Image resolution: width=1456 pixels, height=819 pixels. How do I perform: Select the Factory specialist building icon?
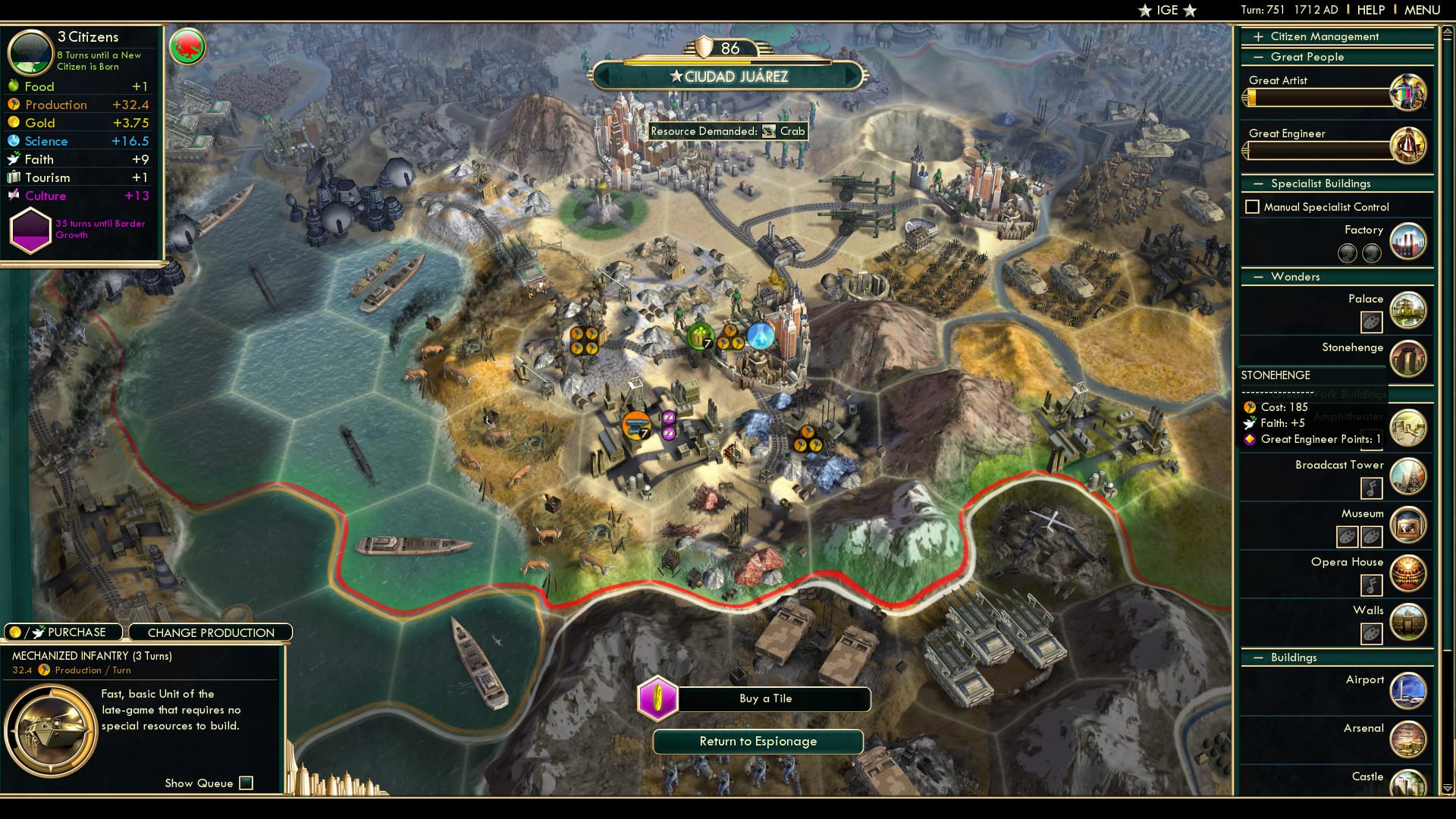coord(1408,240)
